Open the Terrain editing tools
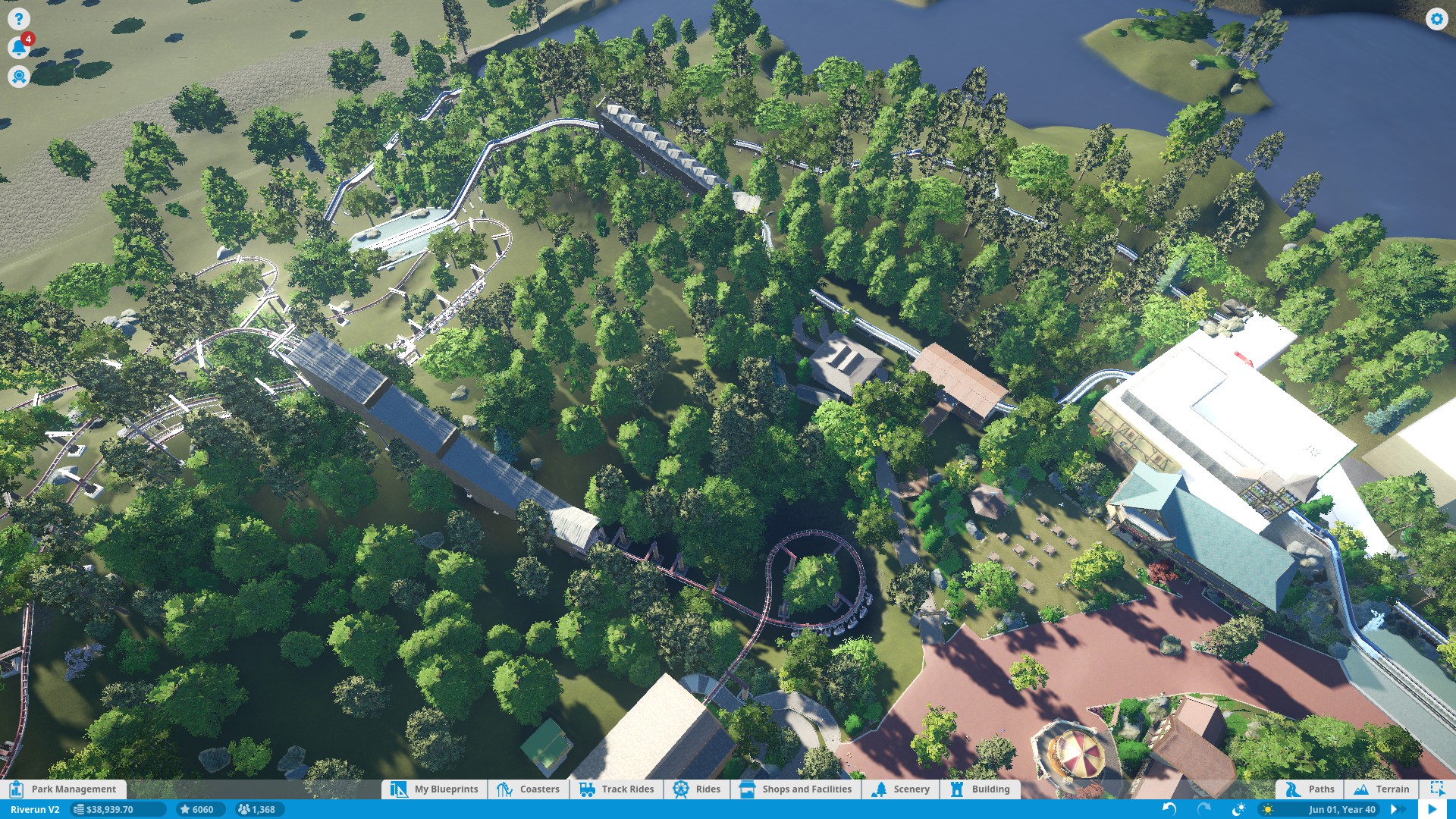This screenshot has width=1456, height=819. point(1382,789)
